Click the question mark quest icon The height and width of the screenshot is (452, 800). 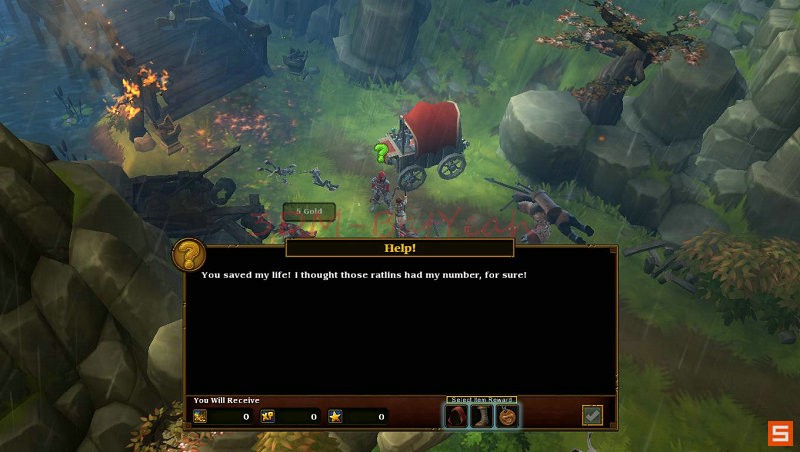click(x=189, y=255)
